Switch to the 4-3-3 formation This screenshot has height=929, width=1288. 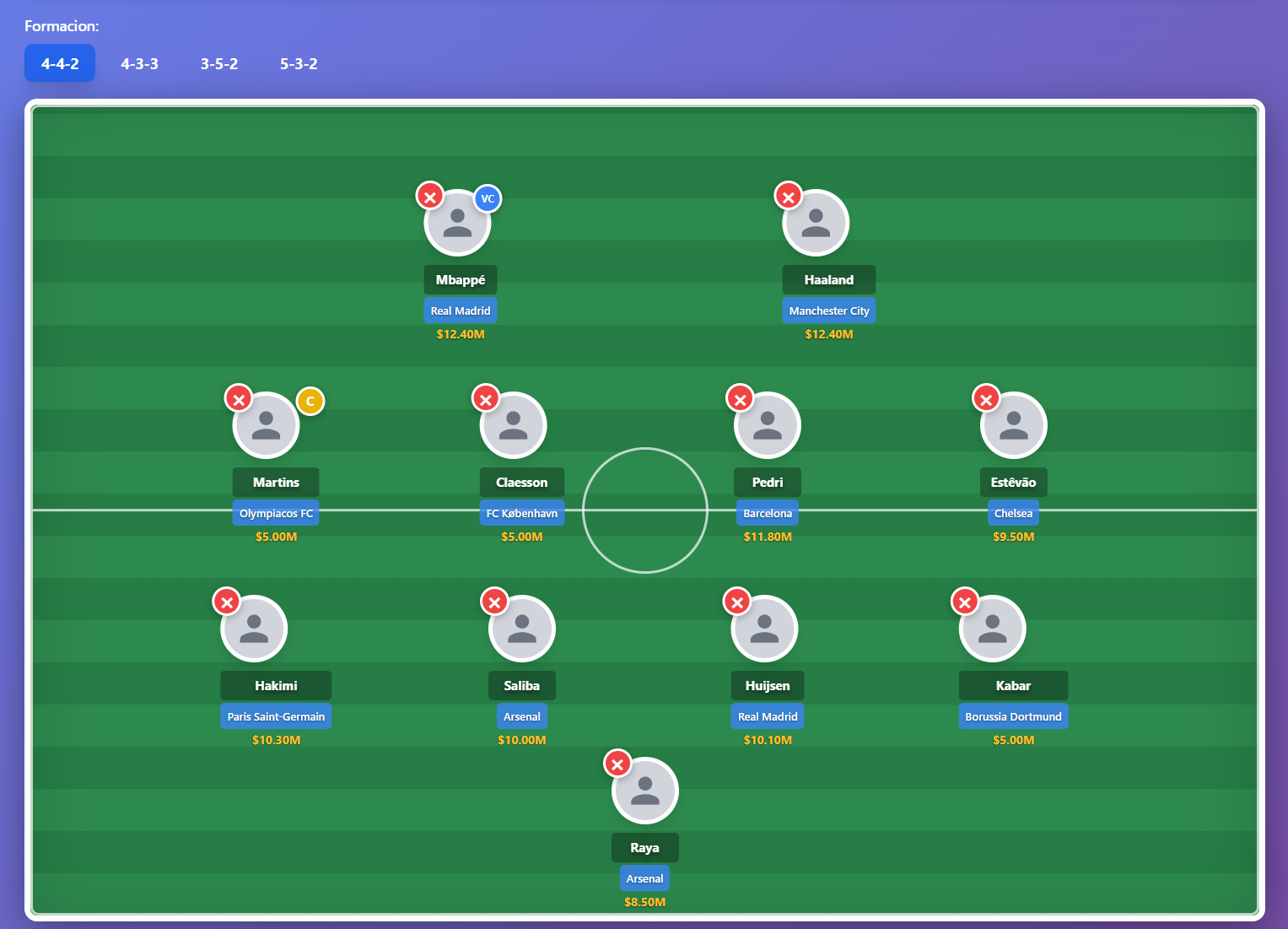point(140,63)
